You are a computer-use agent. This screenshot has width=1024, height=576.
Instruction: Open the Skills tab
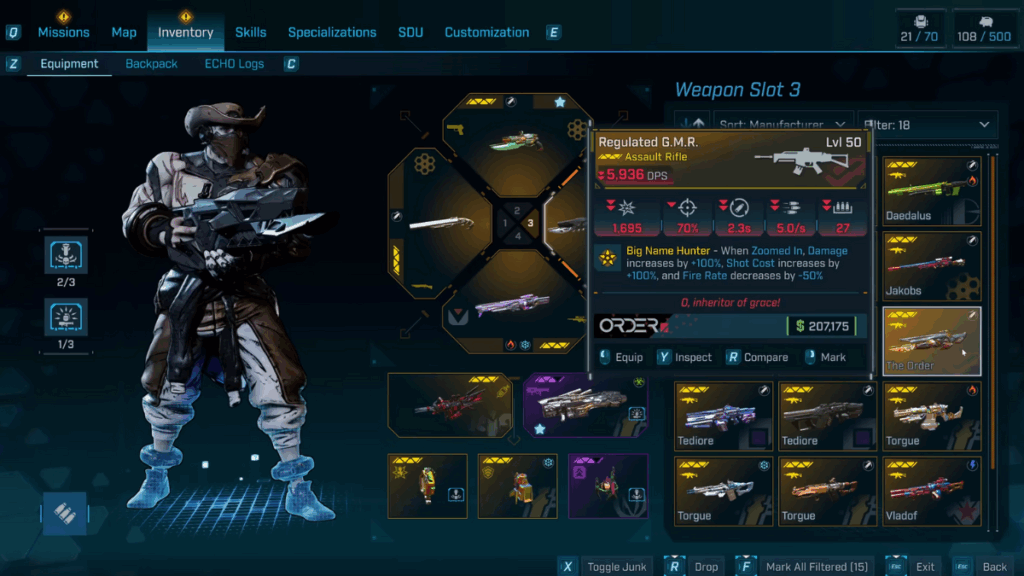point(250,32)
